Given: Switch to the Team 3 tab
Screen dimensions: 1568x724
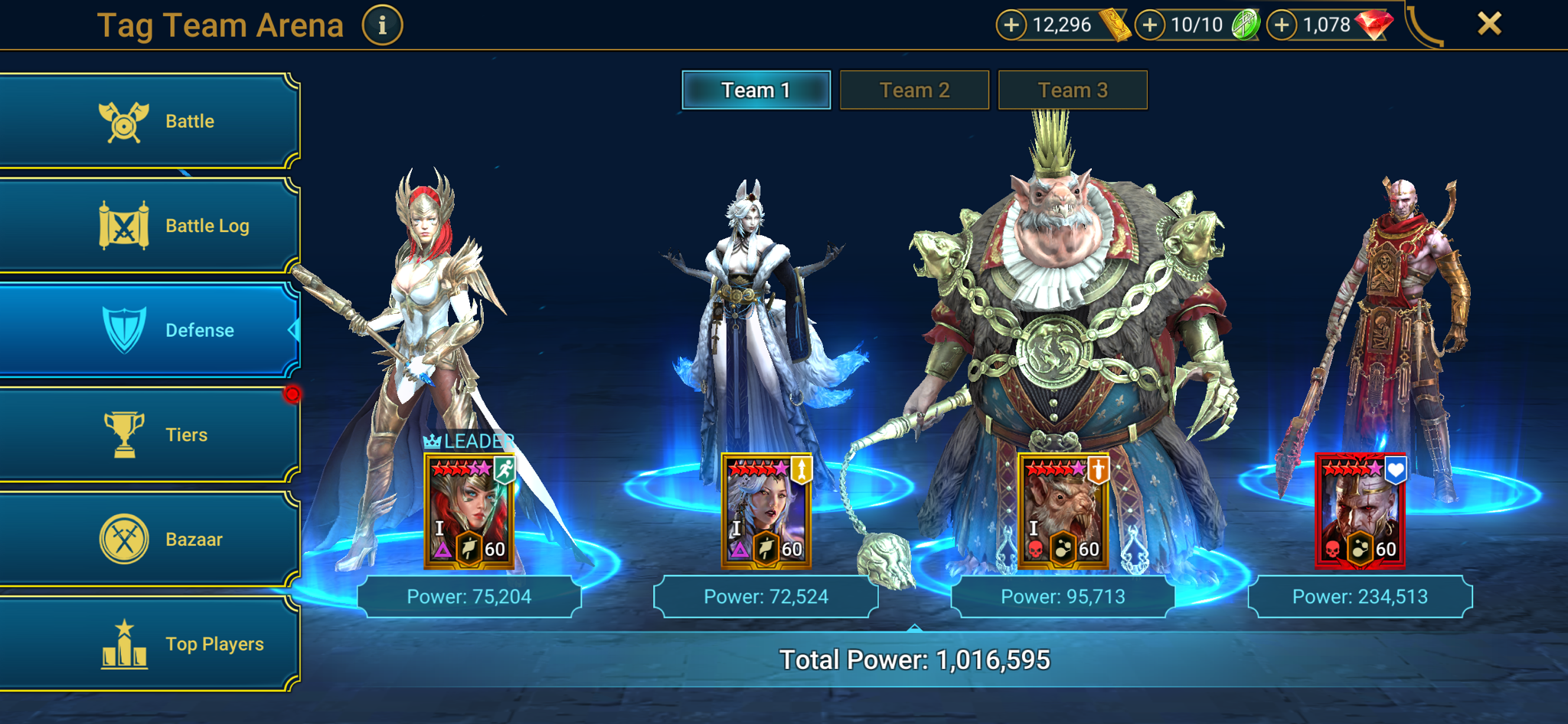Looking at the screenshot, I should (x=1073, y=90).
